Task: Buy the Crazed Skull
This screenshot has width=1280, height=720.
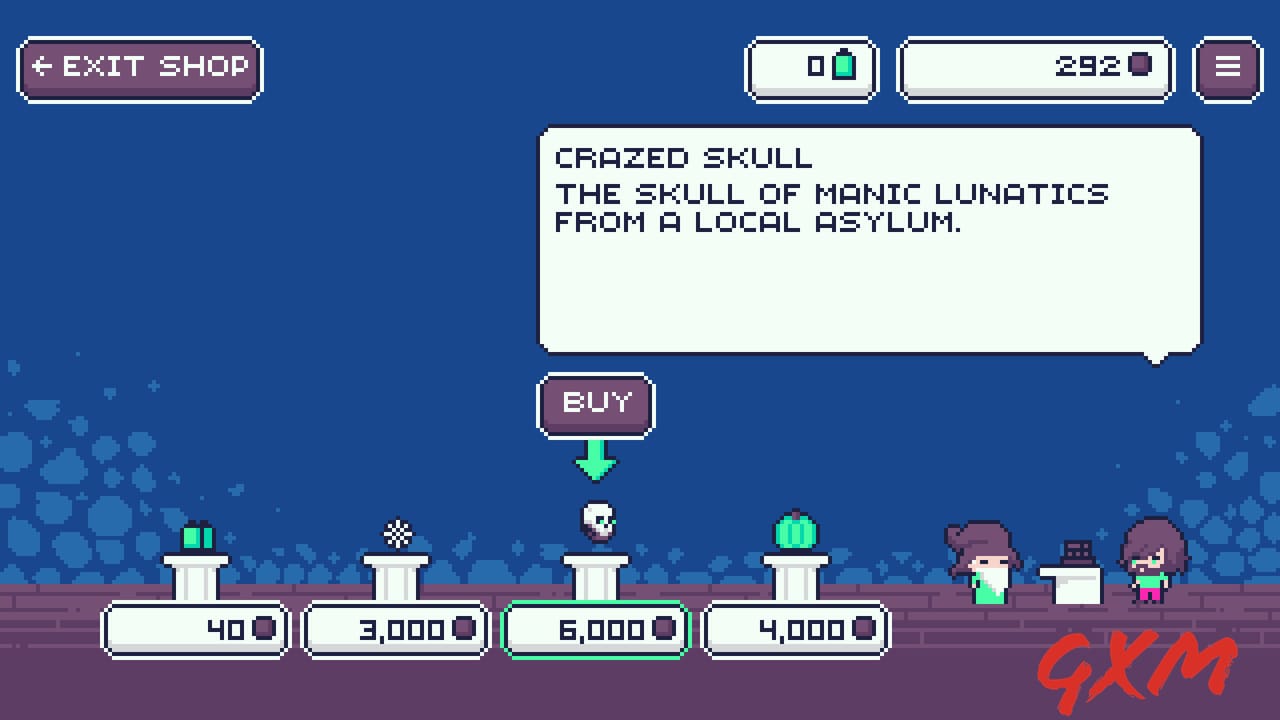Action: point(596,404)
